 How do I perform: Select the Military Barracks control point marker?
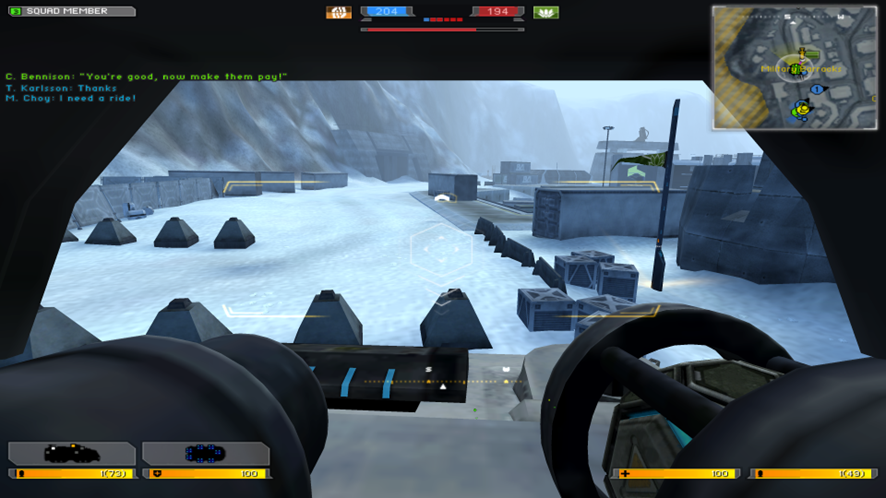[x=795, y=69]
